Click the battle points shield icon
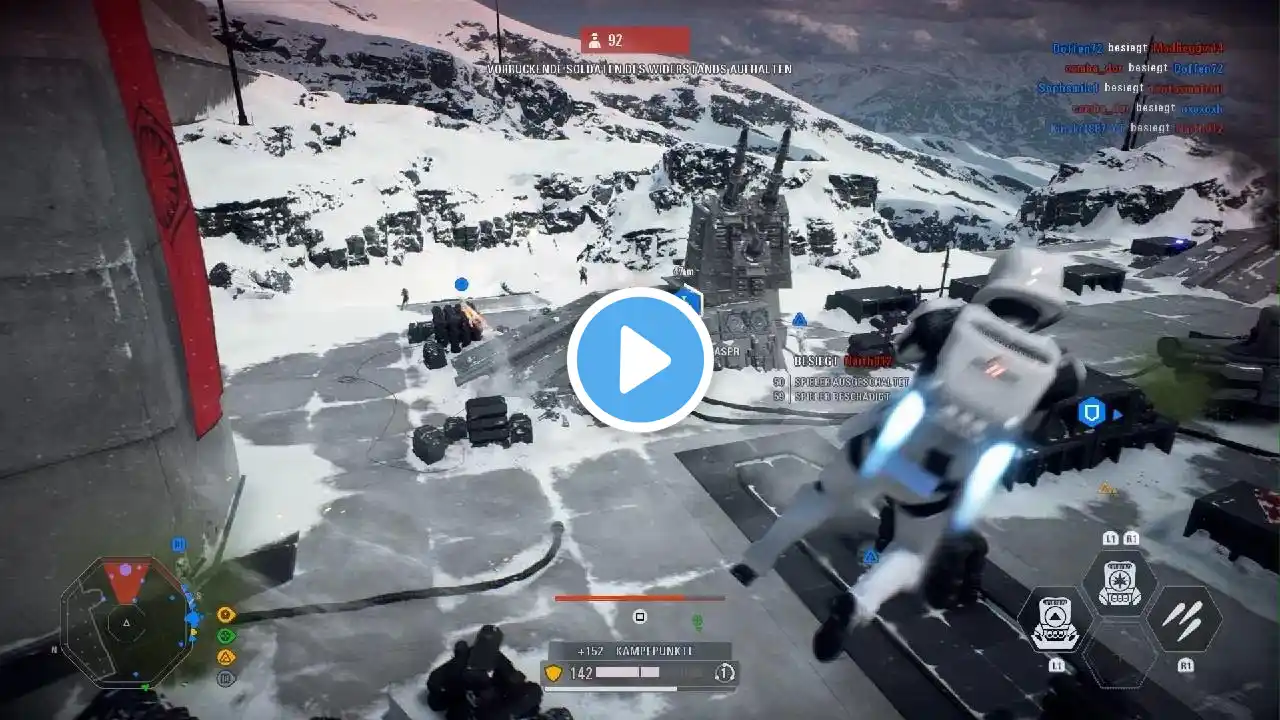This screenshot has height=720, width=1280. [x=553, y=673]
